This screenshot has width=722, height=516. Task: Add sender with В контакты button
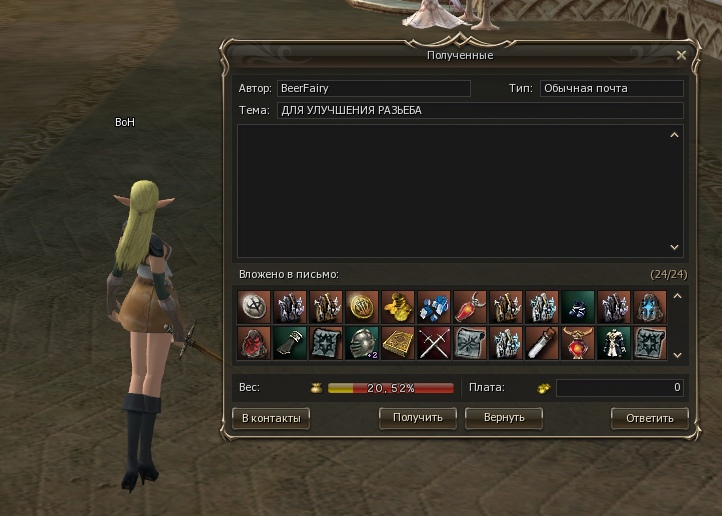(270, 418)
